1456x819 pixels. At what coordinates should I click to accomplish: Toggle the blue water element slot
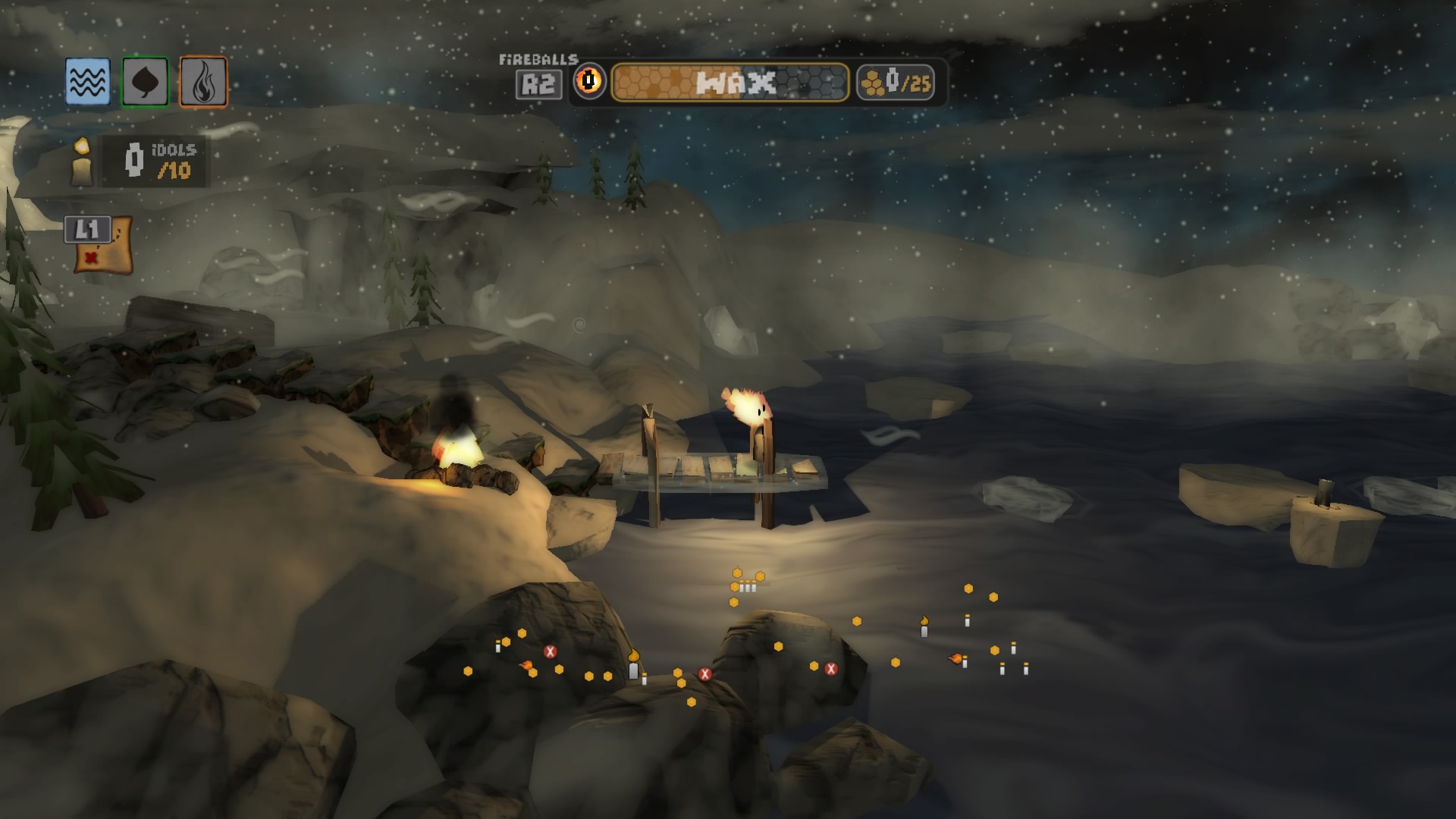coord(86,80)
